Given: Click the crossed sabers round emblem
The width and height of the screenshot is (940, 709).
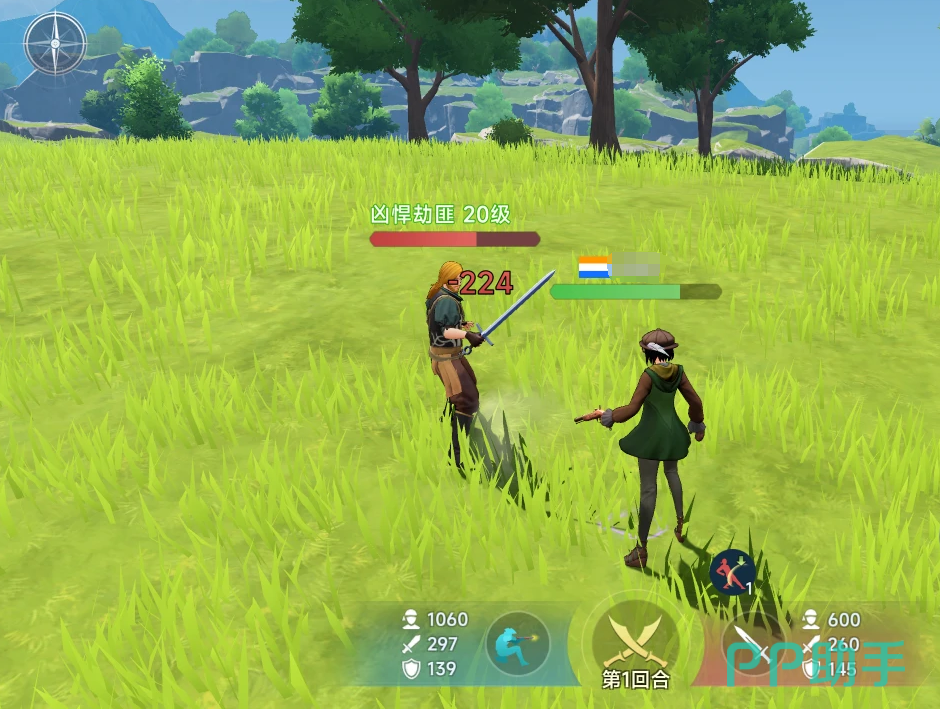Looking at the screenshot, I should pyautogui.click(x=634, y=638).
